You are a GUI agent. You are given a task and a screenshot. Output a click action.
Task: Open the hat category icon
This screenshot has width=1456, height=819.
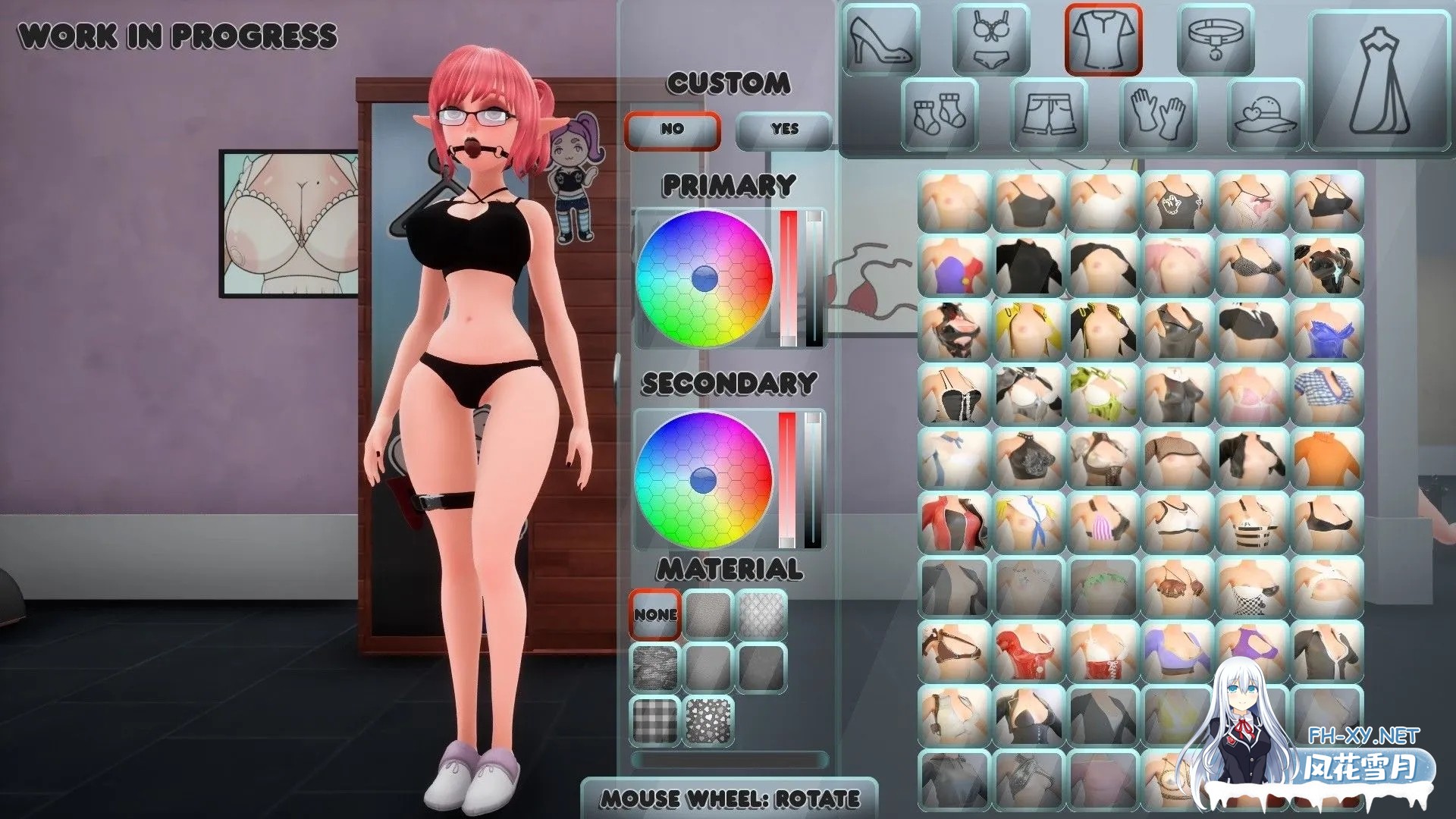pyautogui.click(x=1265, y=114)
